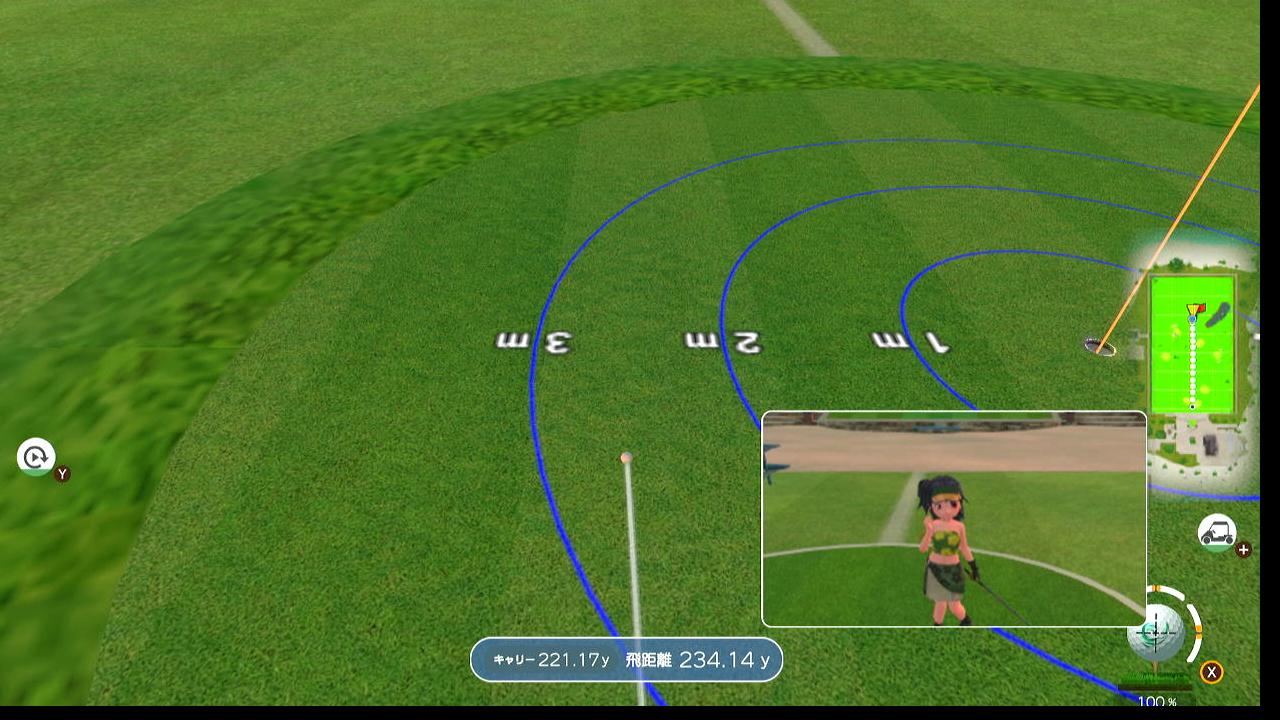This screenshot has height=720, width=1280.
Task: Open the hole overview minimap
Action: [1192, 343]
